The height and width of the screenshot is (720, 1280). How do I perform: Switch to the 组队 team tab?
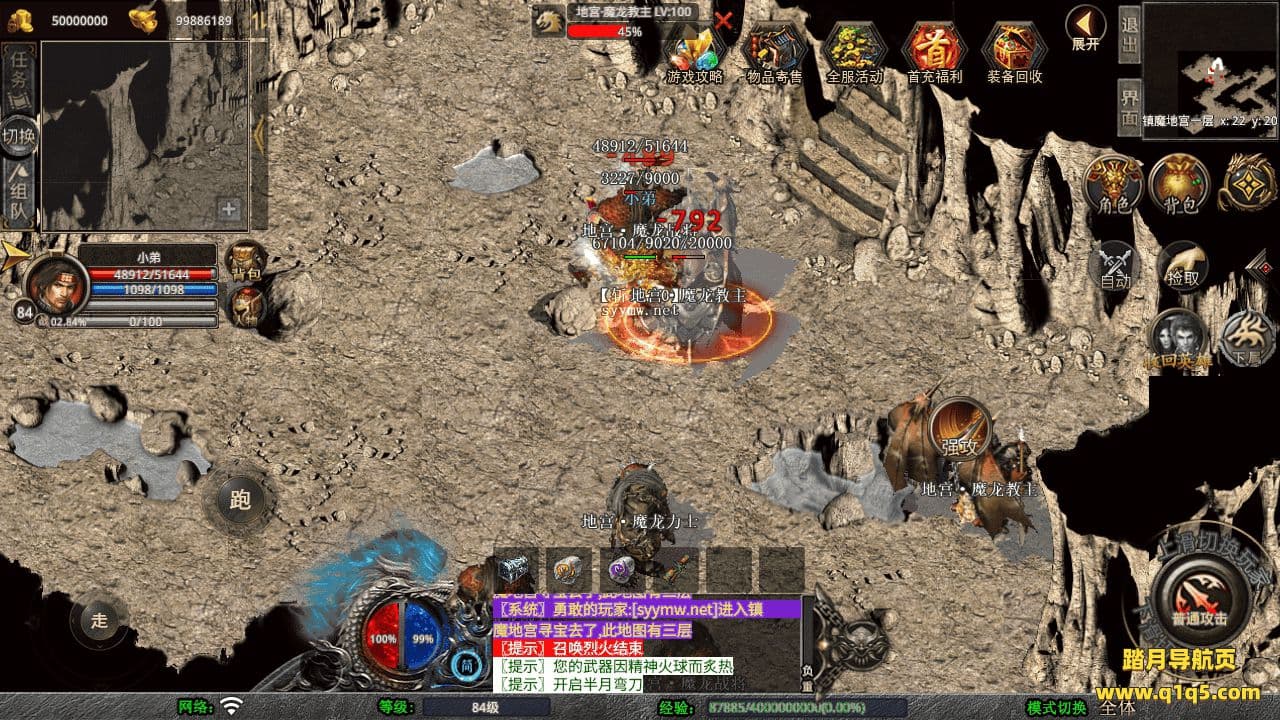click(19, 195)
